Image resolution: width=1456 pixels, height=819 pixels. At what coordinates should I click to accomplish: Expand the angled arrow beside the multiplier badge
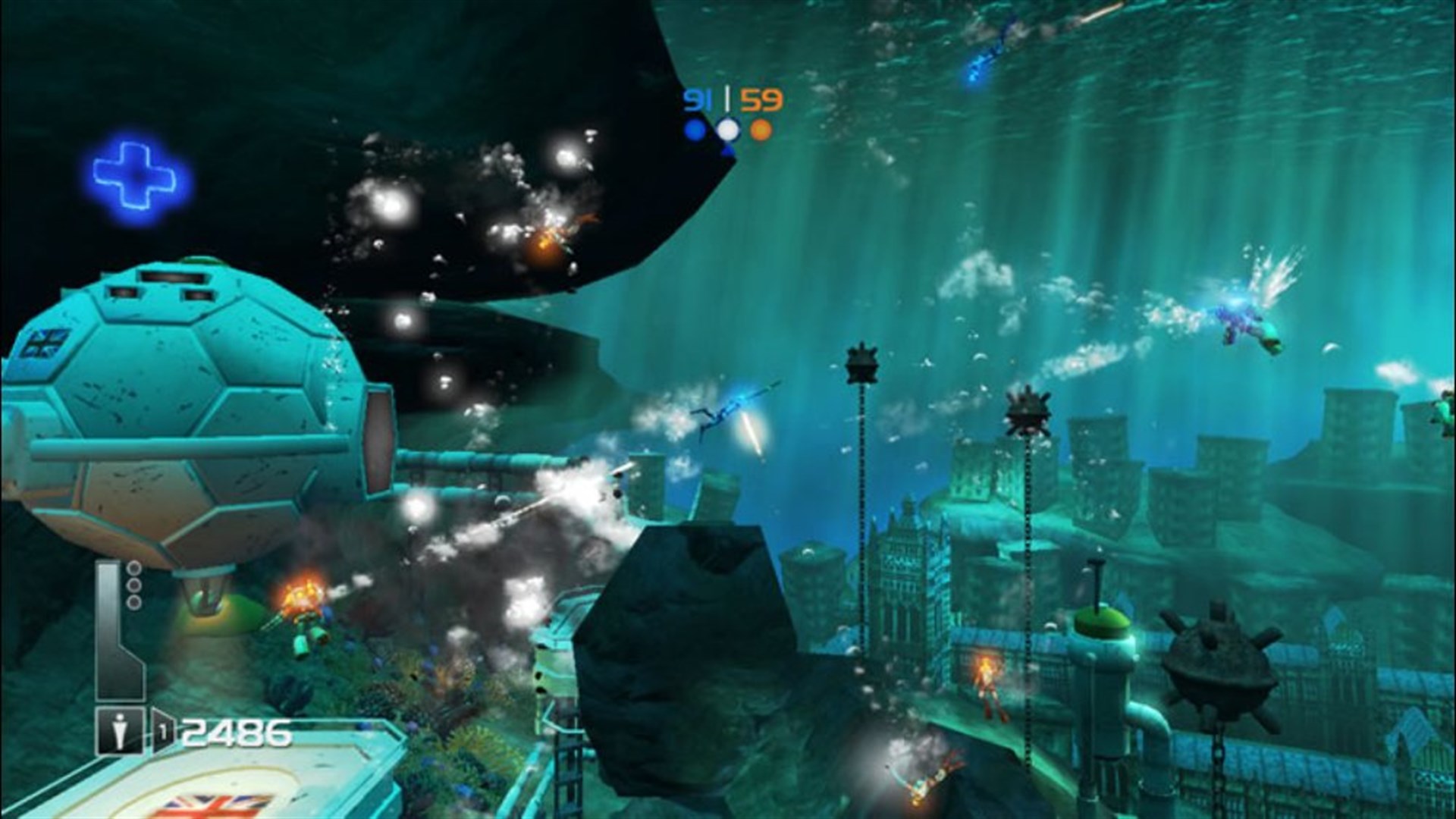click(x=177, y=730)
